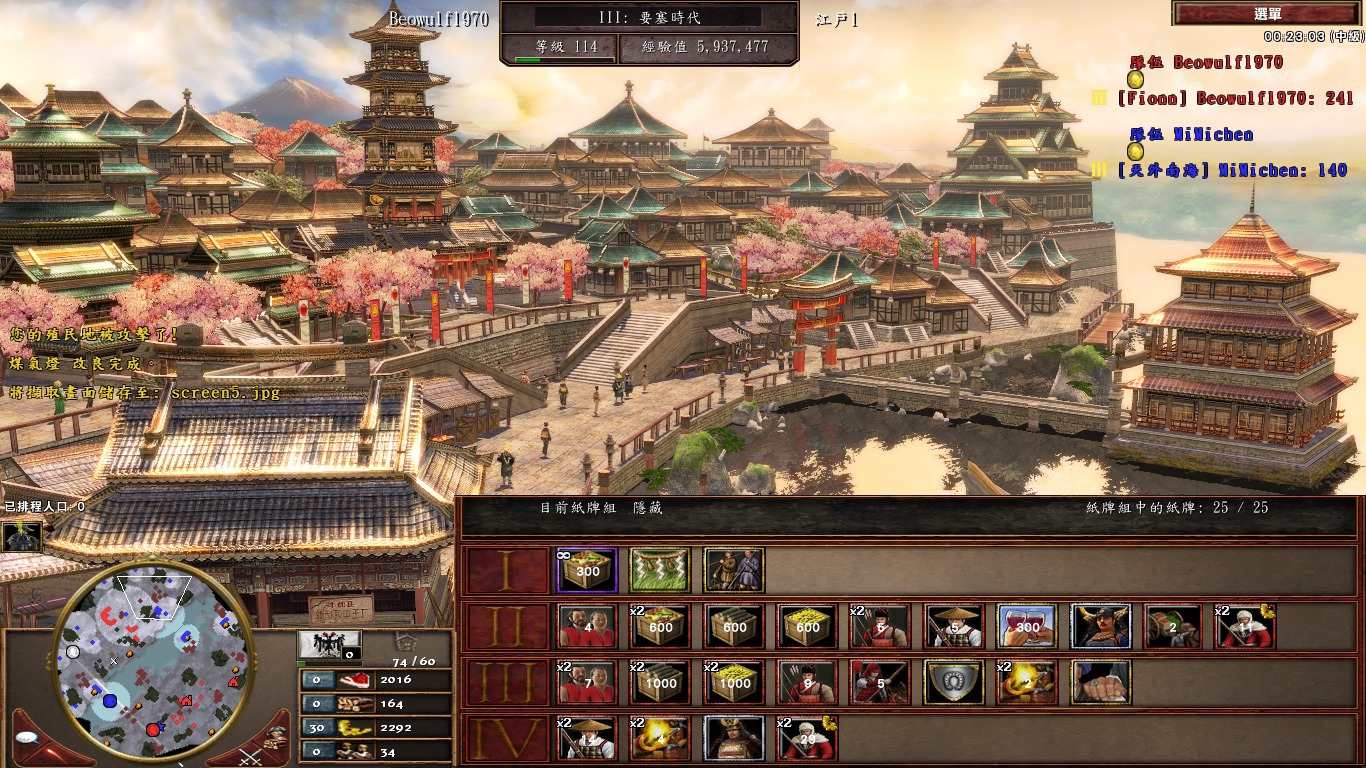The height and width of the screenshot is (768, 1366).
Task: Click the pirate hat figure button beside minimap
Action: click(277, 733)
